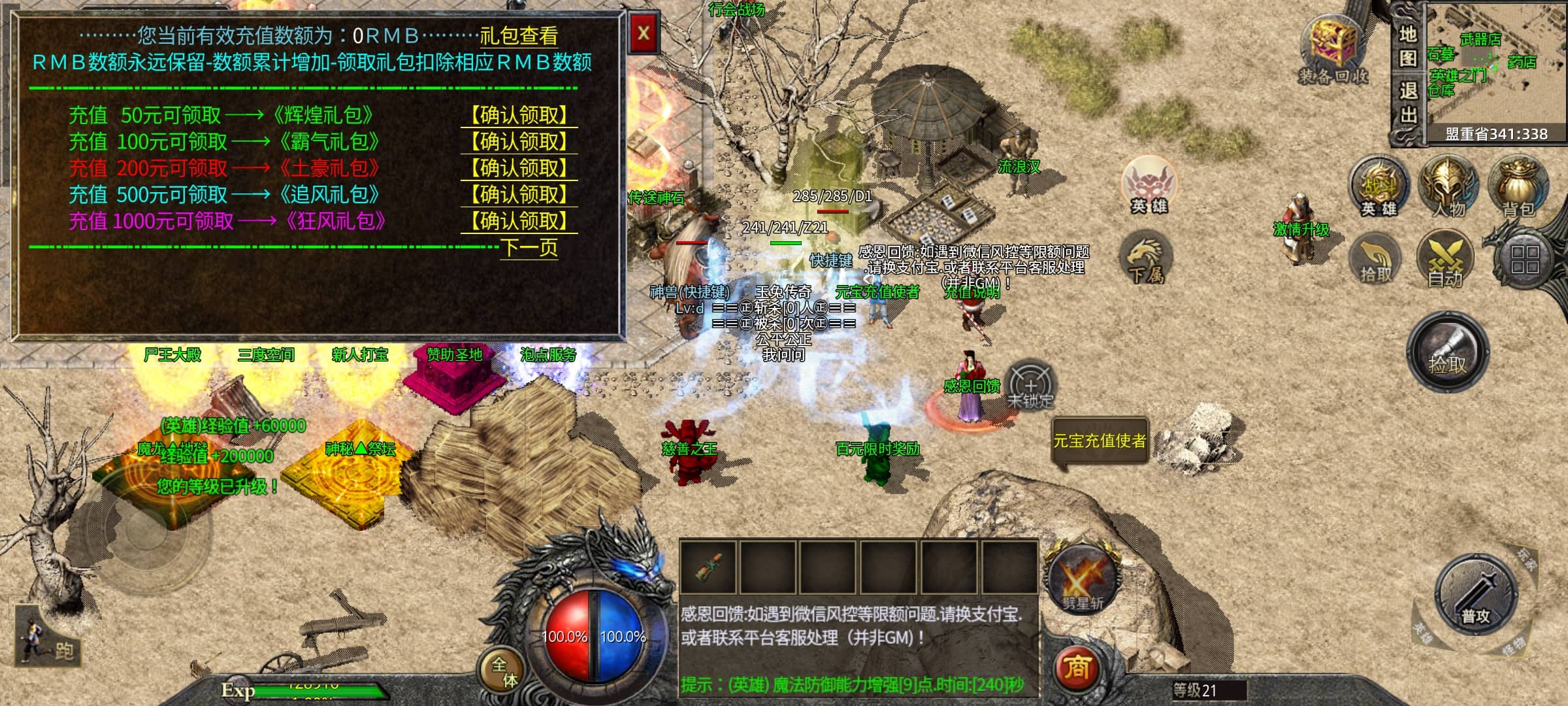This screenshot has width=1568, height=706.
Task: Close the recharge gift dialog
Action: [x=644, y=33]
